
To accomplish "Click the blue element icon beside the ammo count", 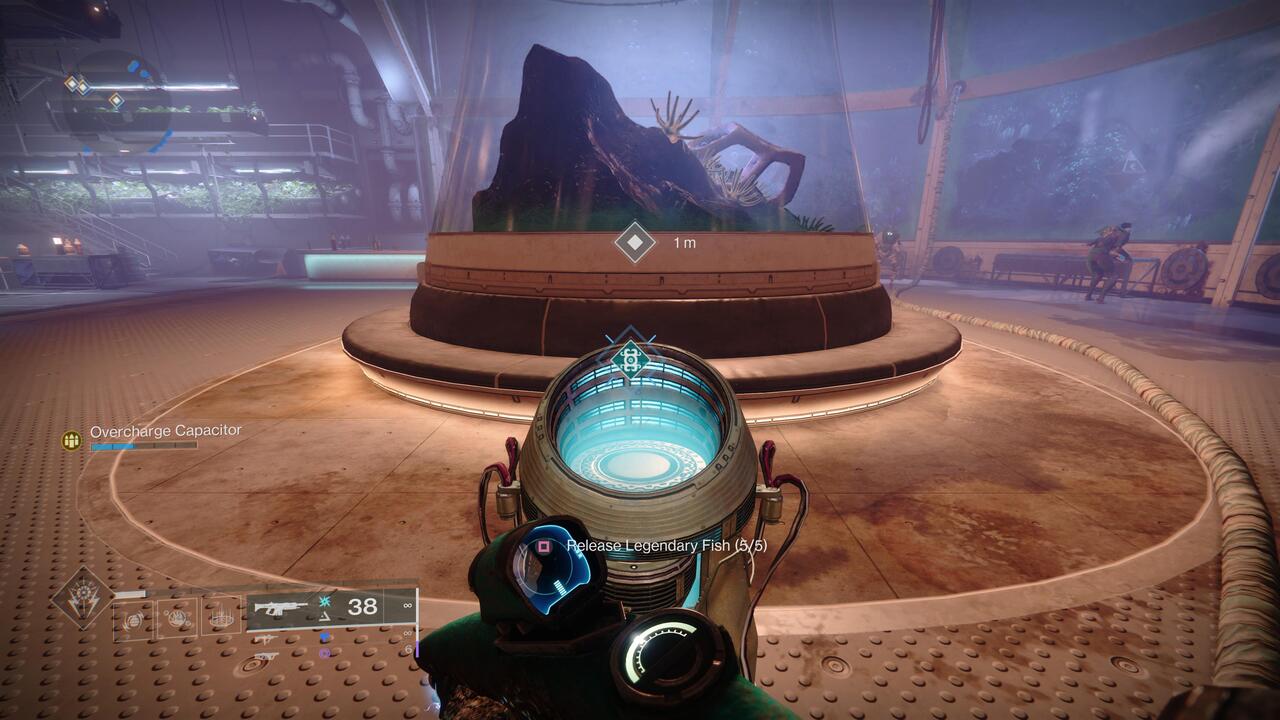I will (324, 601).
